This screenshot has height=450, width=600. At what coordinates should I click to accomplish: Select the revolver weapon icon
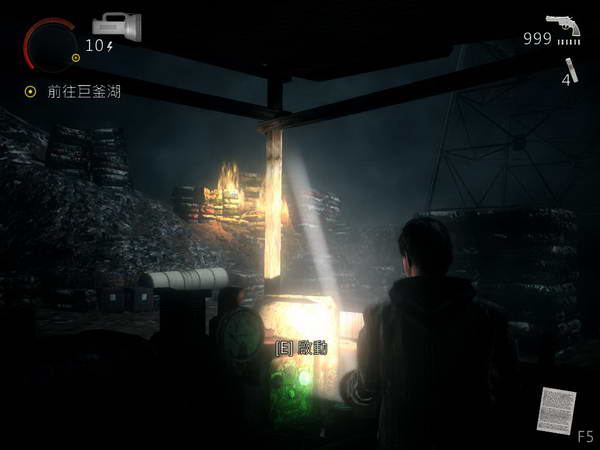(562, 24)
